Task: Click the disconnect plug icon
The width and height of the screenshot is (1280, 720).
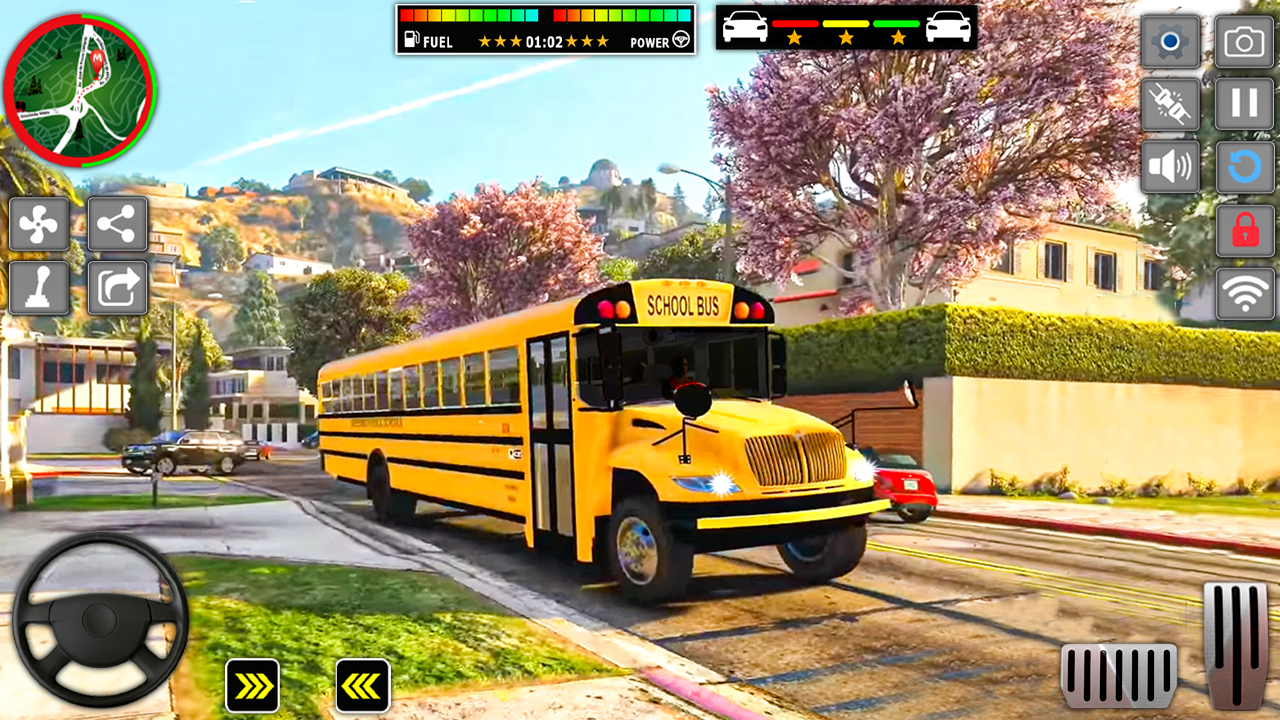Action: (x=1170, y=104)
